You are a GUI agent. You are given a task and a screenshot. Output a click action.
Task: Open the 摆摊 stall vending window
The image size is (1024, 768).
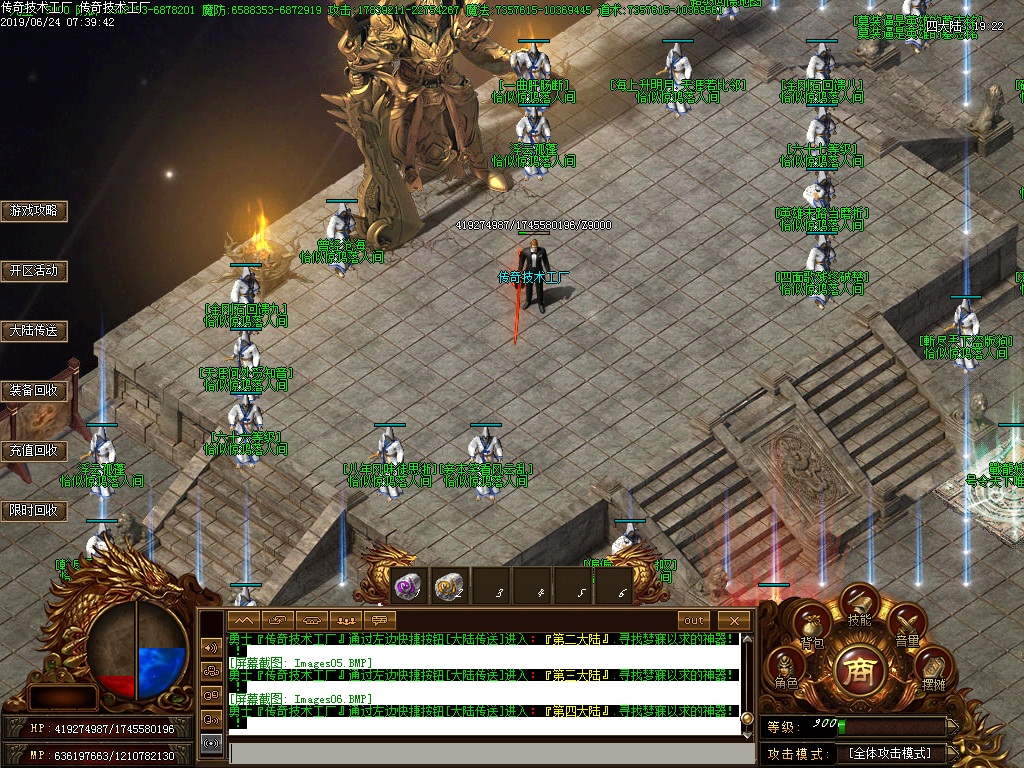(933, 670)
